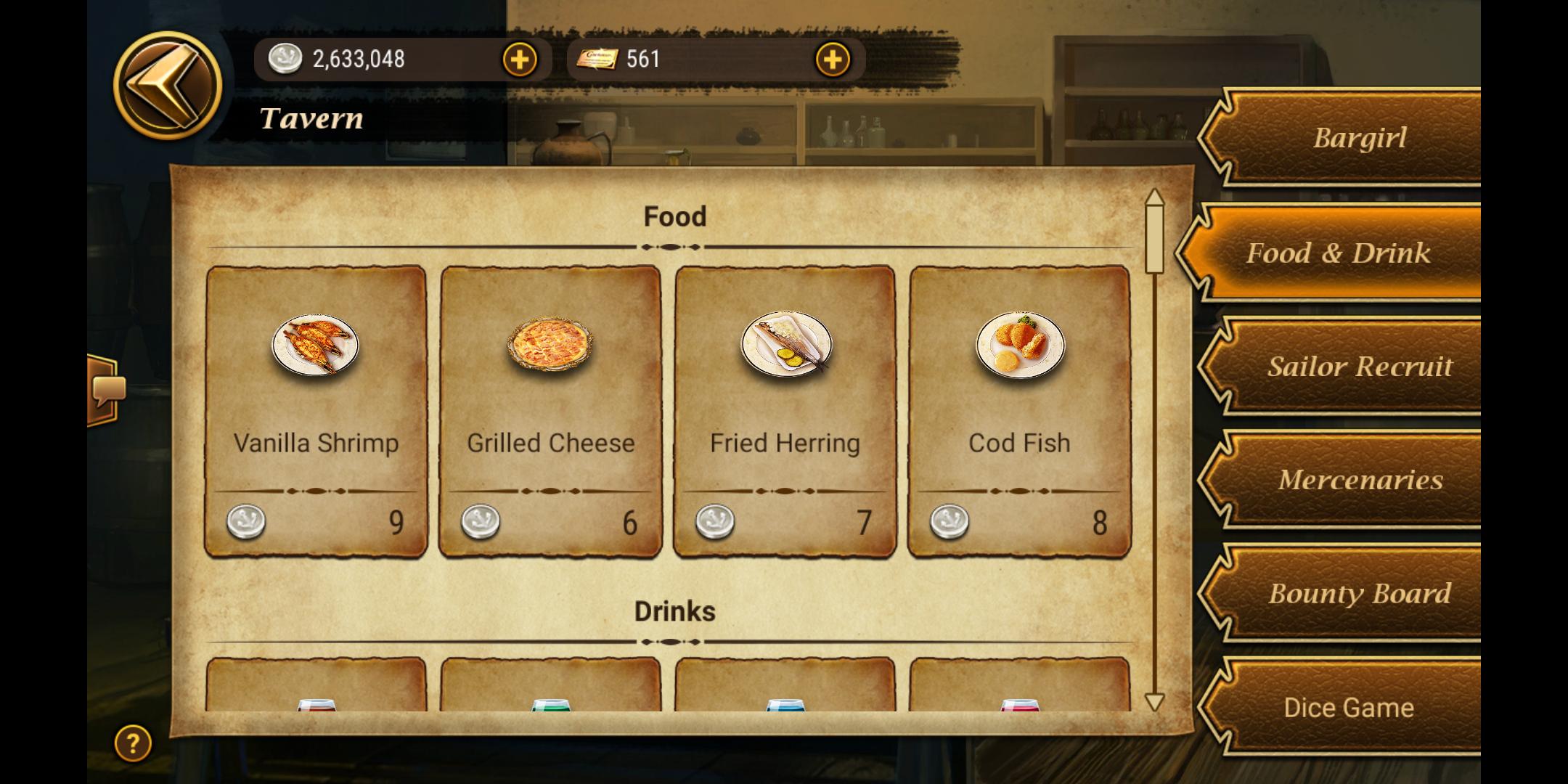Choose the Fried Herring card
This screenshot has height=784, width=1568.
click(785, 412)
